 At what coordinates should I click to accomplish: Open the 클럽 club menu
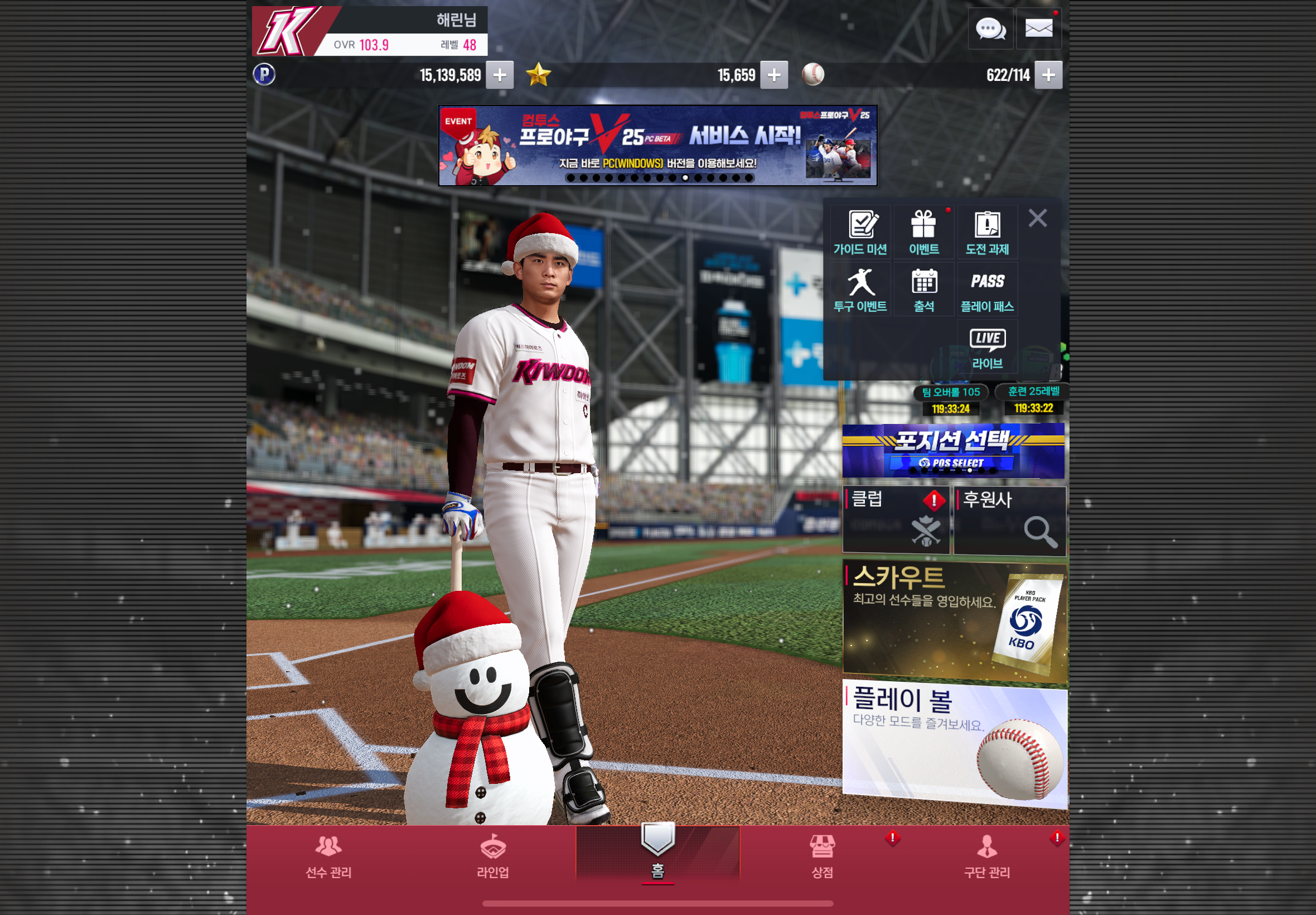pyautogui.click(x=896, y=520)
